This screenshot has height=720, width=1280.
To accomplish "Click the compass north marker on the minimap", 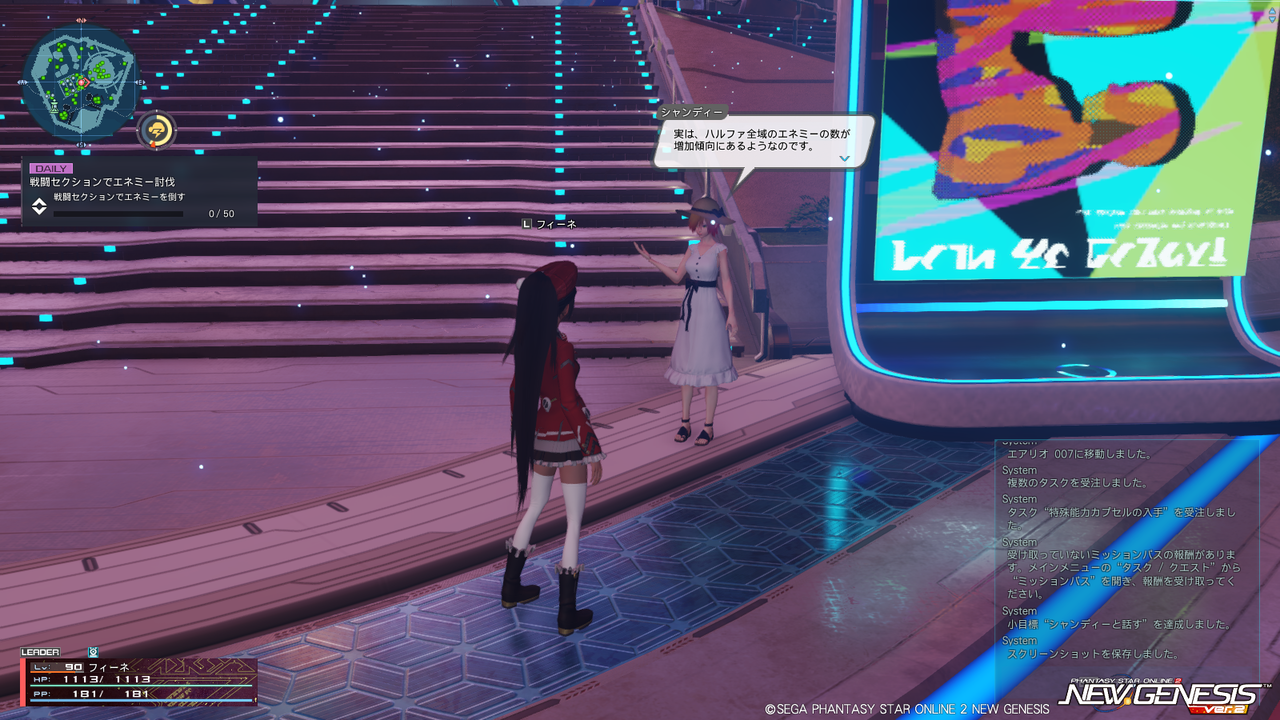I will point(81,20).
